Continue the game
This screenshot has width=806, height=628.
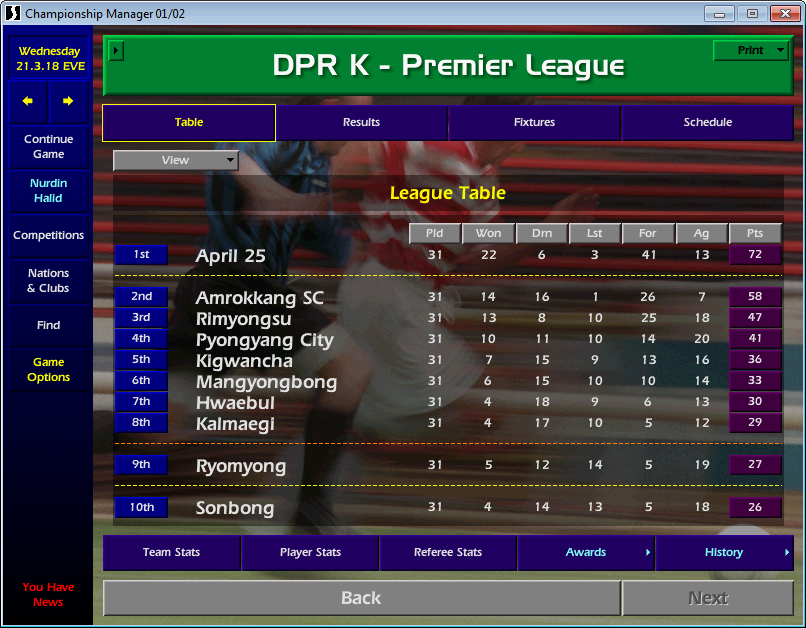click(x=48, y=147)
